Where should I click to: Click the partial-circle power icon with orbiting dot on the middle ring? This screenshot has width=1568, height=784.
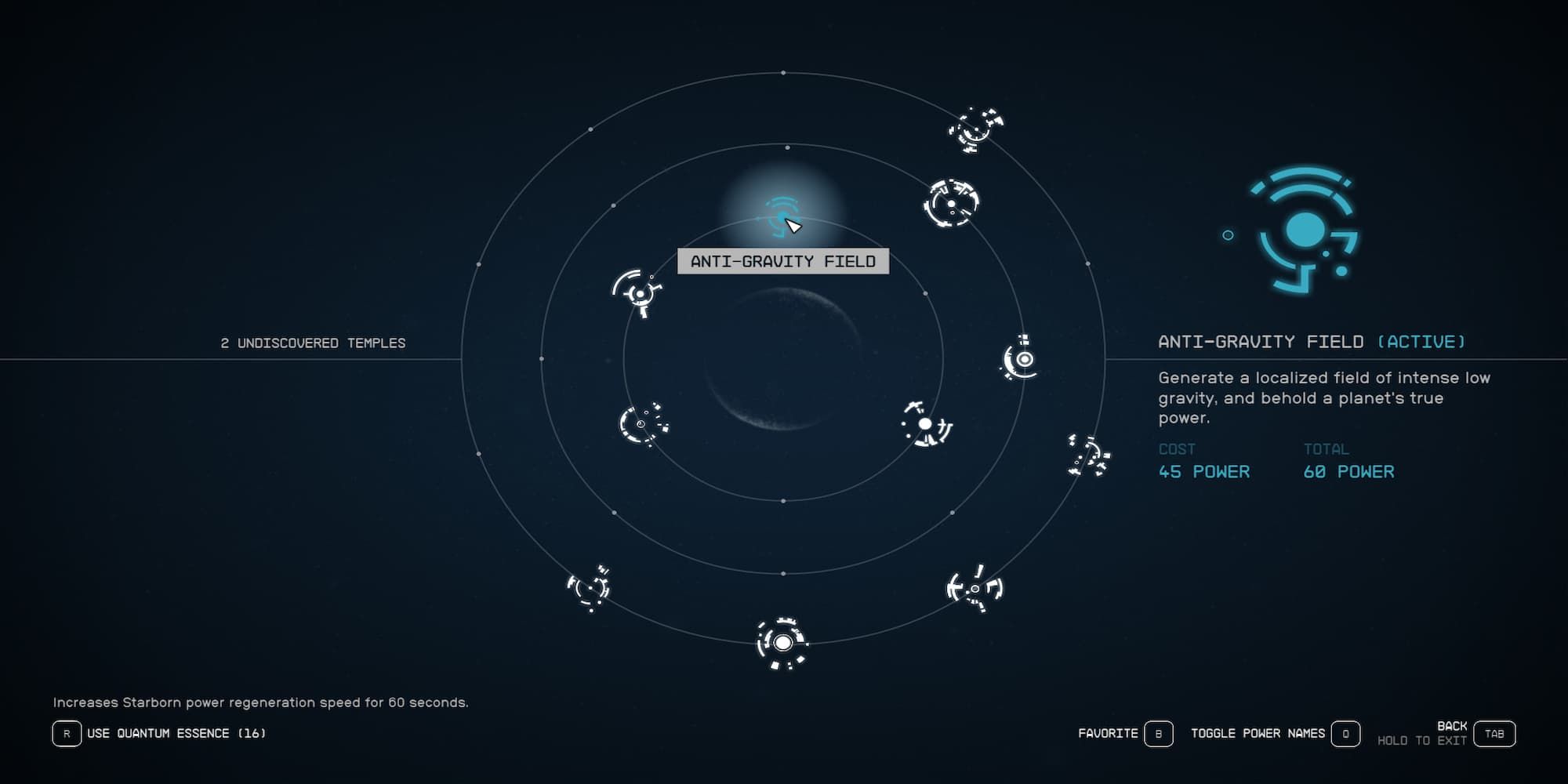pyautogui.click(x=641, y=425)
